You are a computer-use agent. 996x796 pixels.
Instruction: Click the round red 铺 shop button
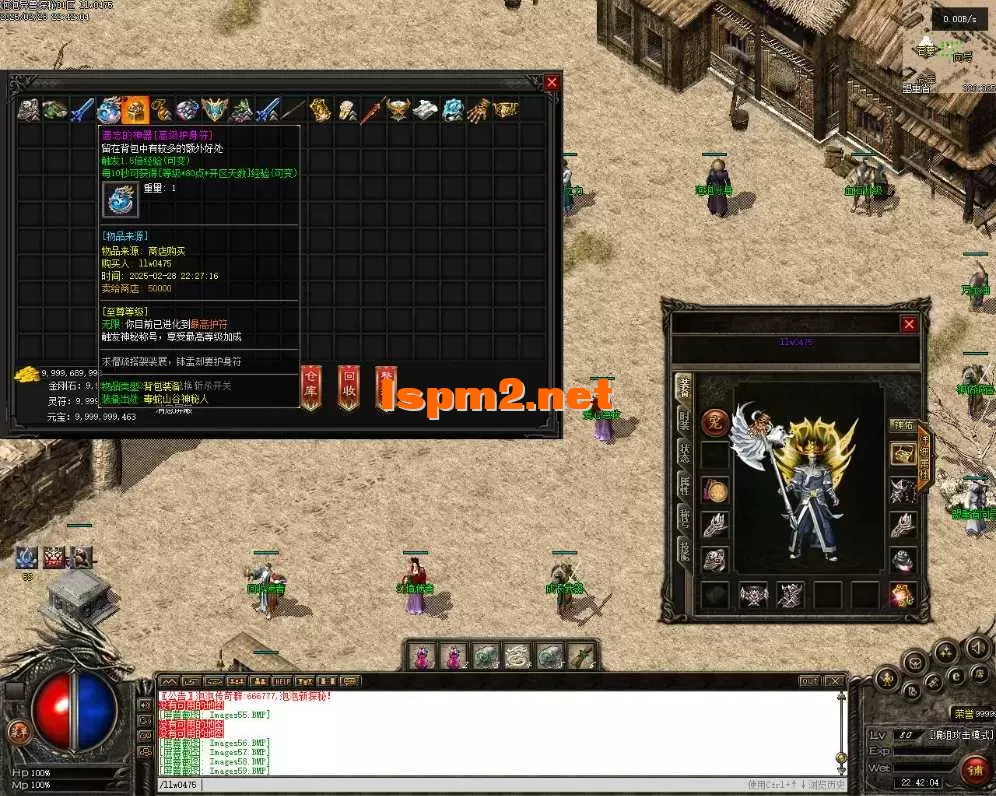(x=972, y=770)
